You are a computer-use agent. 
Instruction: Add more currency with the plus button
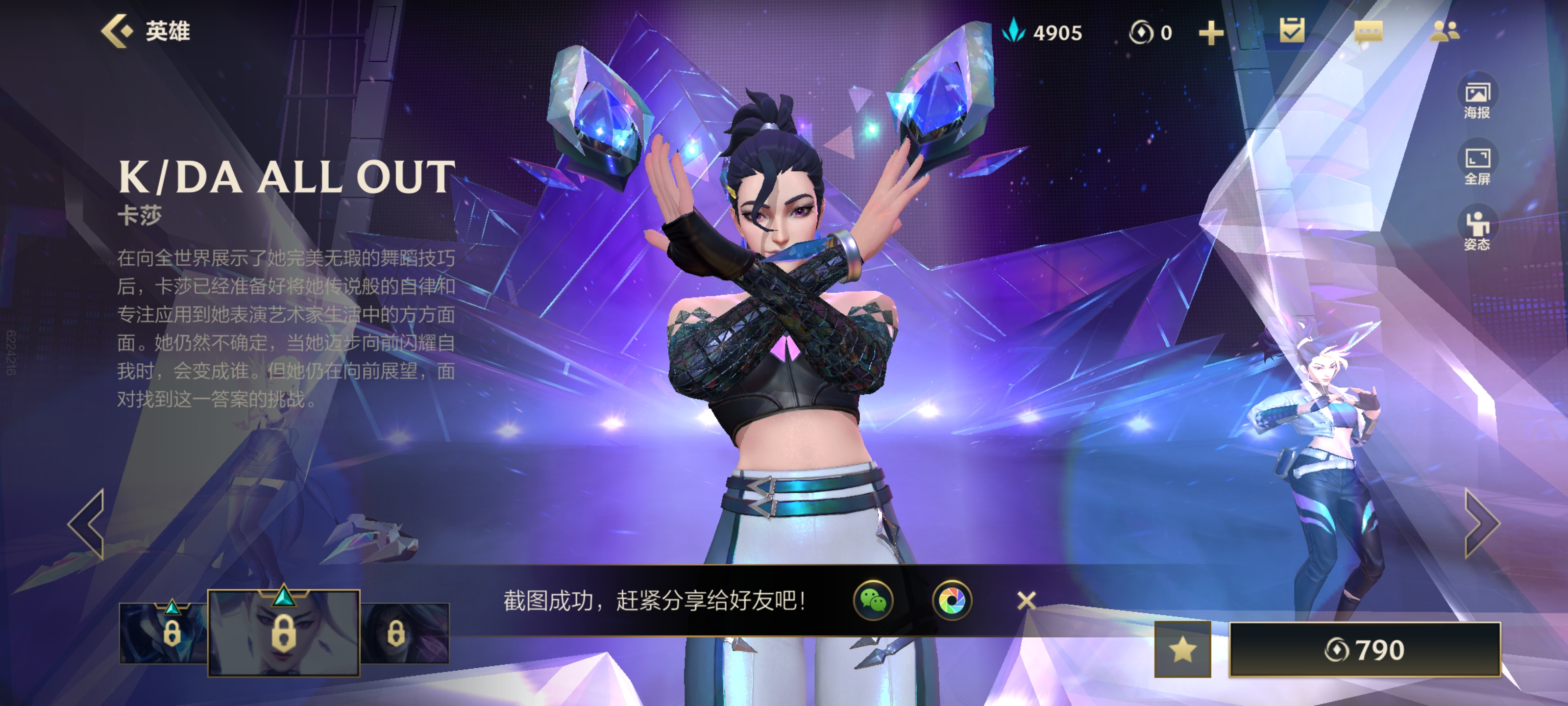click(x=1211, y=33)
